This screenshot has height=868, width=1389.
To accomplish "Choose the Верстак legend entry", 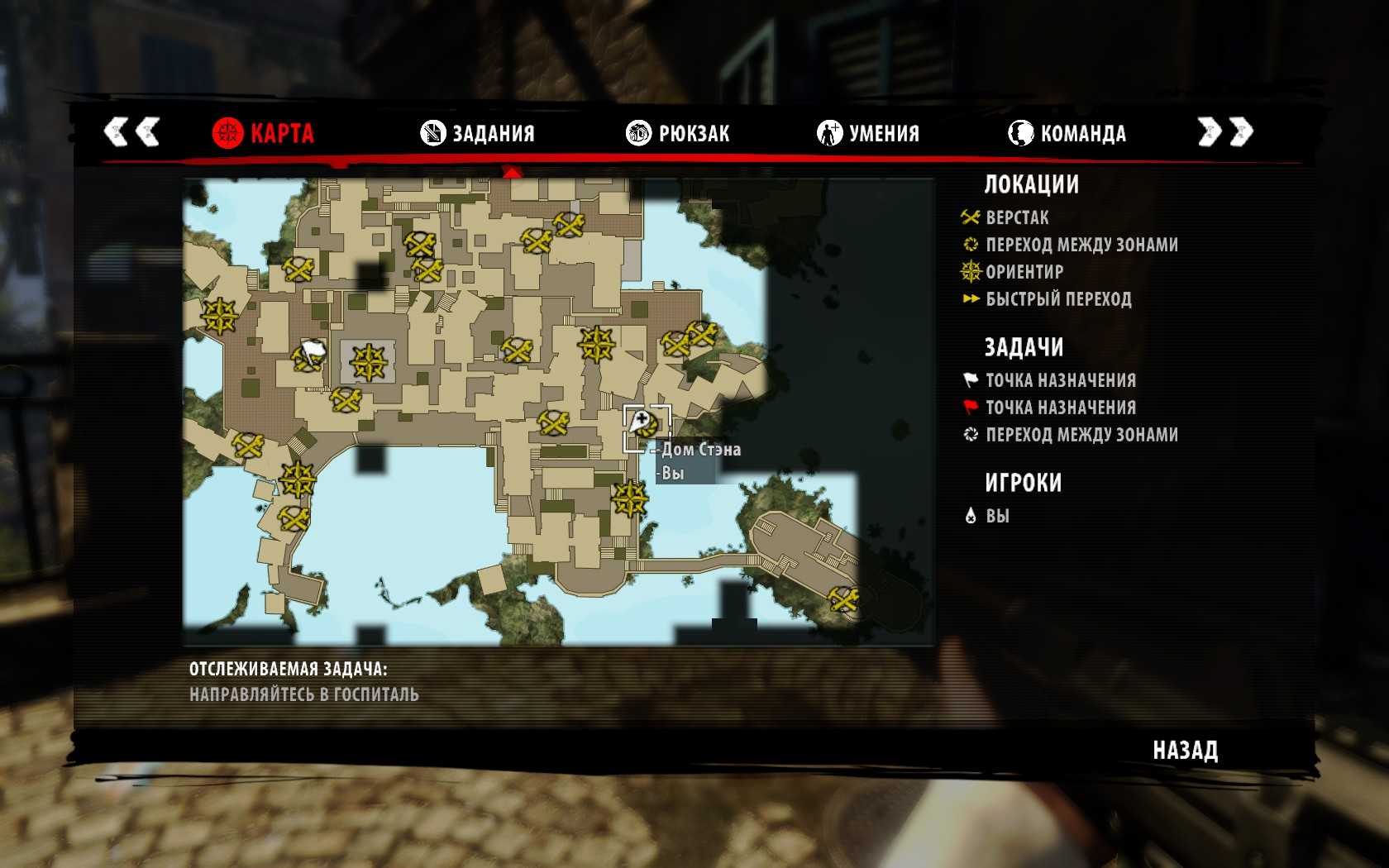I will tap(1016, 217).
